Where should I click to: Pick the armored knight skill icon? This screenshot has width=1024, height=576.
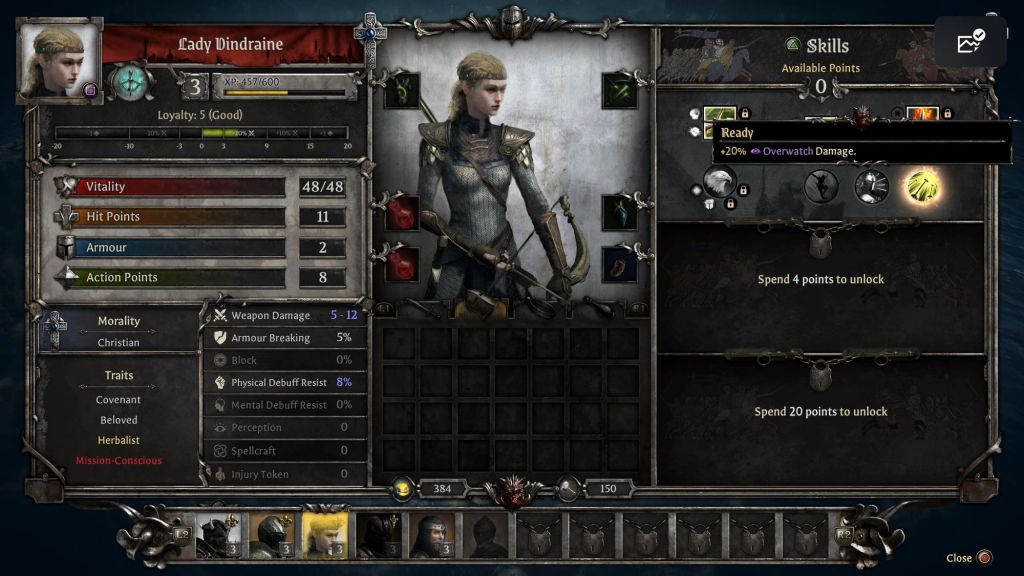(x=871, y=186)
